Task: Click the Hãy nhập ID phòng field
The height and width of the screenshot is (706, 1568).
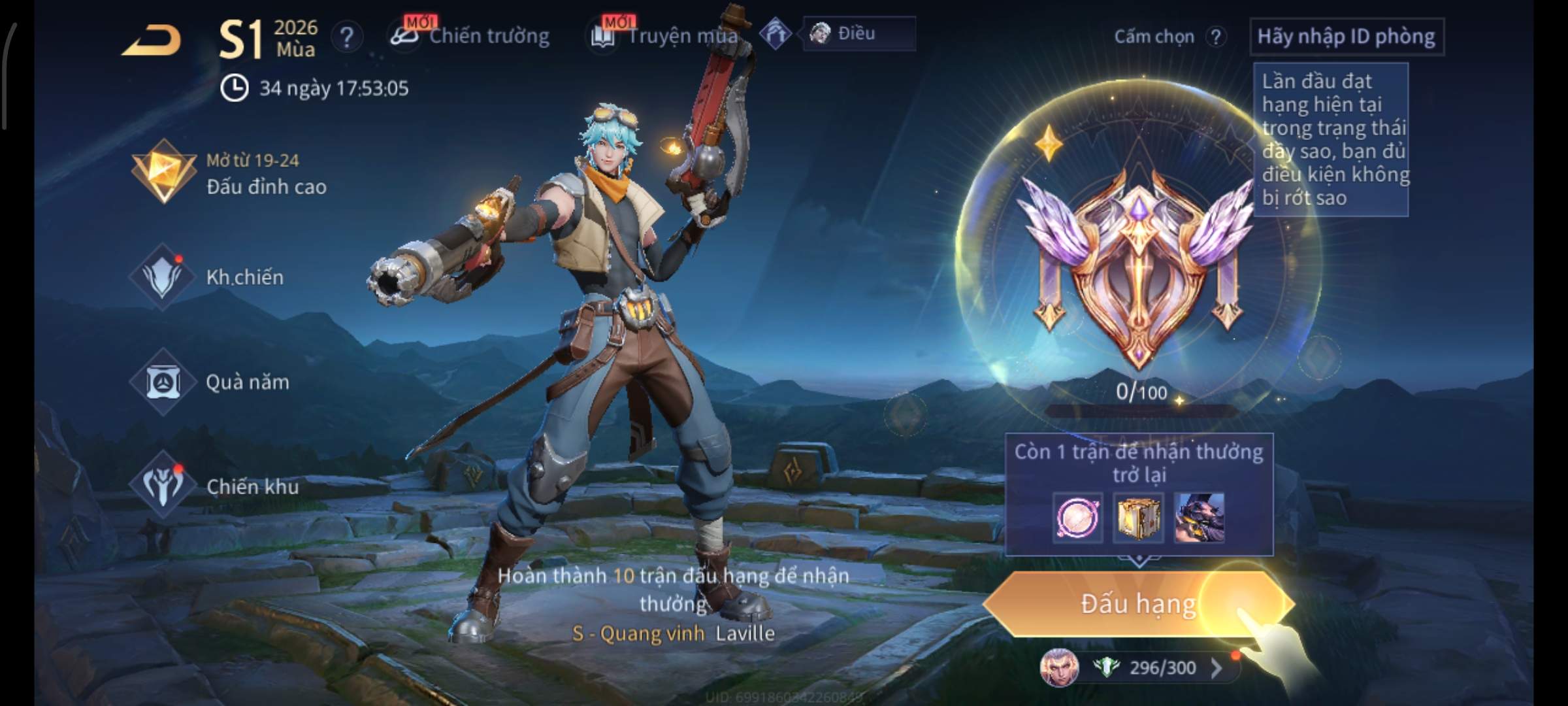Action: (x=1346, y=37)
